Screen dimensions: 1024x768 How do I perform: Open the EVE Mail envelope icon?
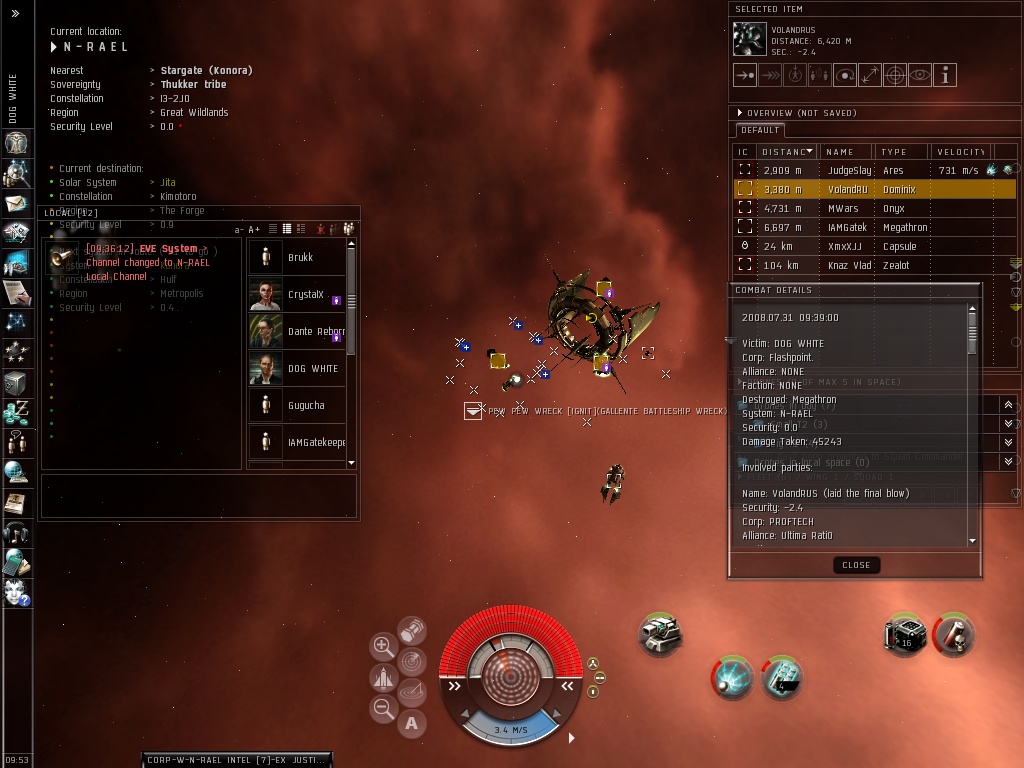(17, 205)
